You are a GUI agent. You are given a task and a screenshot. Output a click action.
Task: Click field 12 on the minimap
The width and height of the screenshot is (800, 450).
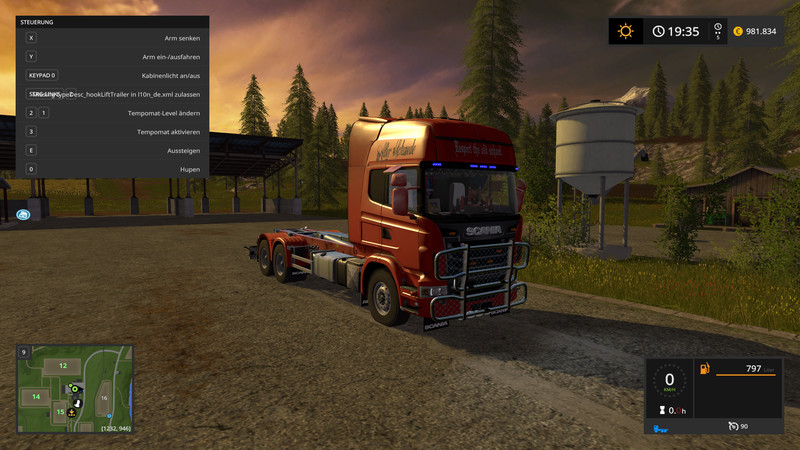[62, 366]
